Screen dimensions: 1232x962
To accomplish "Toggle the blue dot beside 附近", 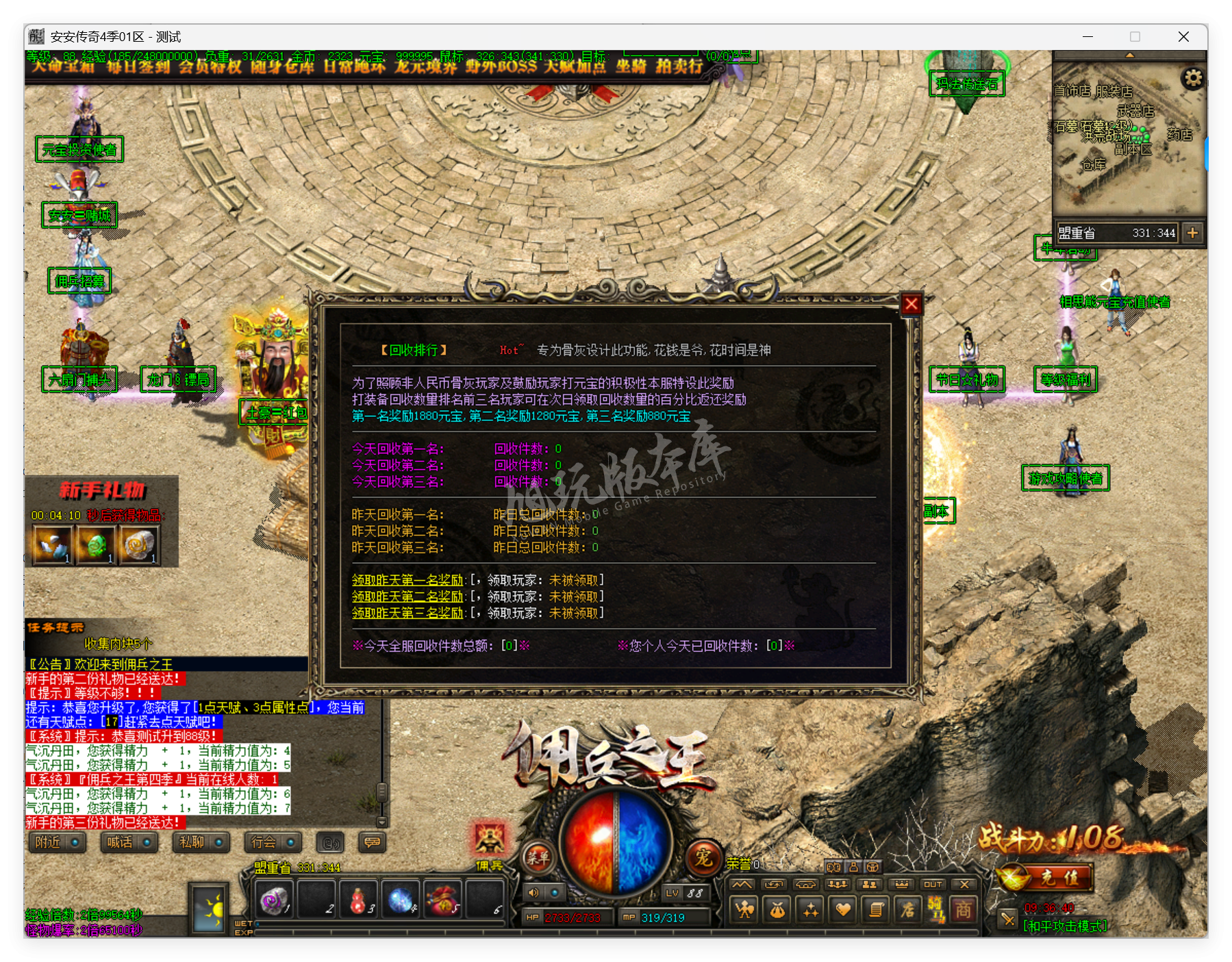I will tap(75, 842).
